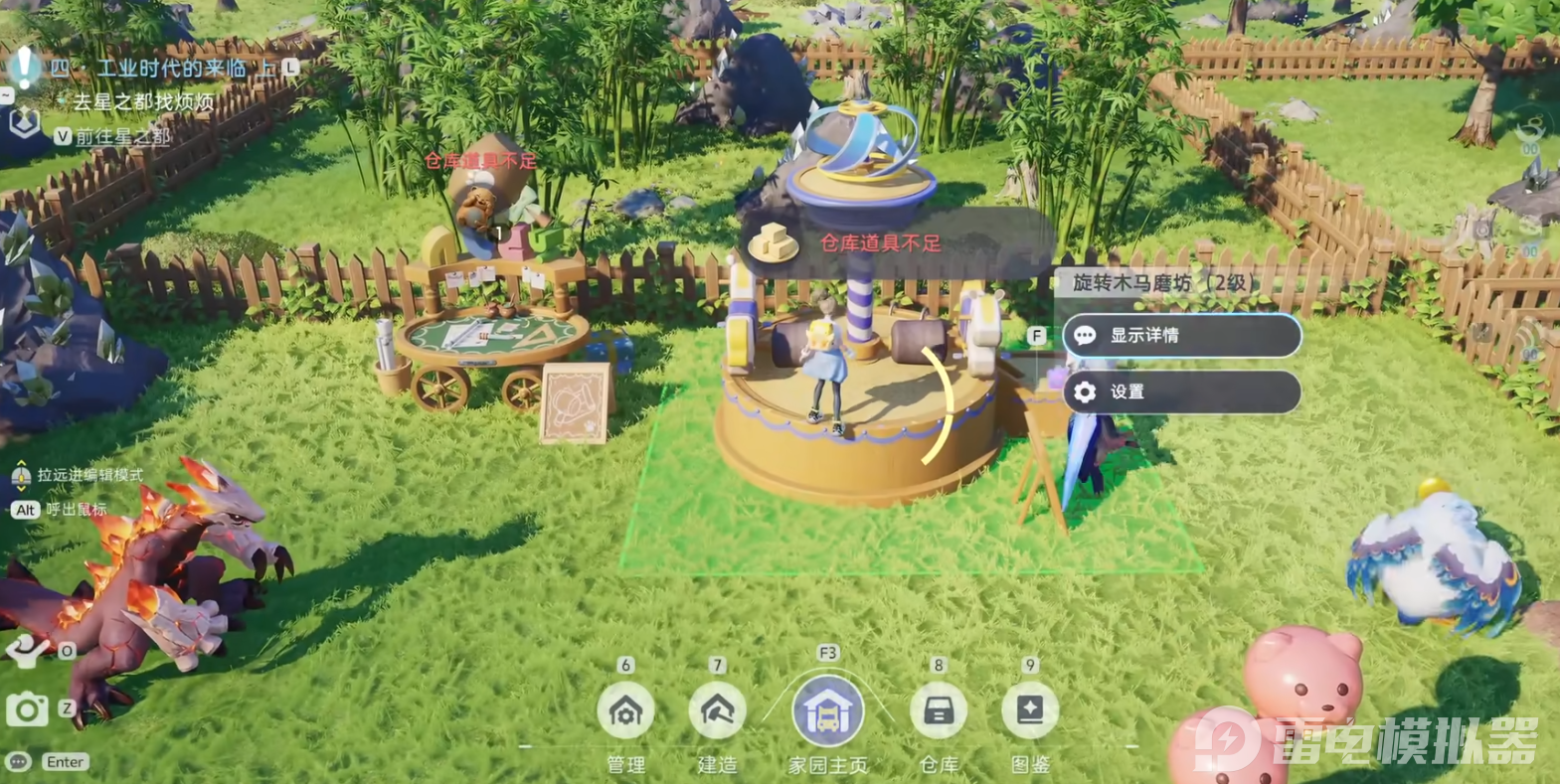Open the 仓库 warehouse
1560x784 pixels.
tap(939, 710)
